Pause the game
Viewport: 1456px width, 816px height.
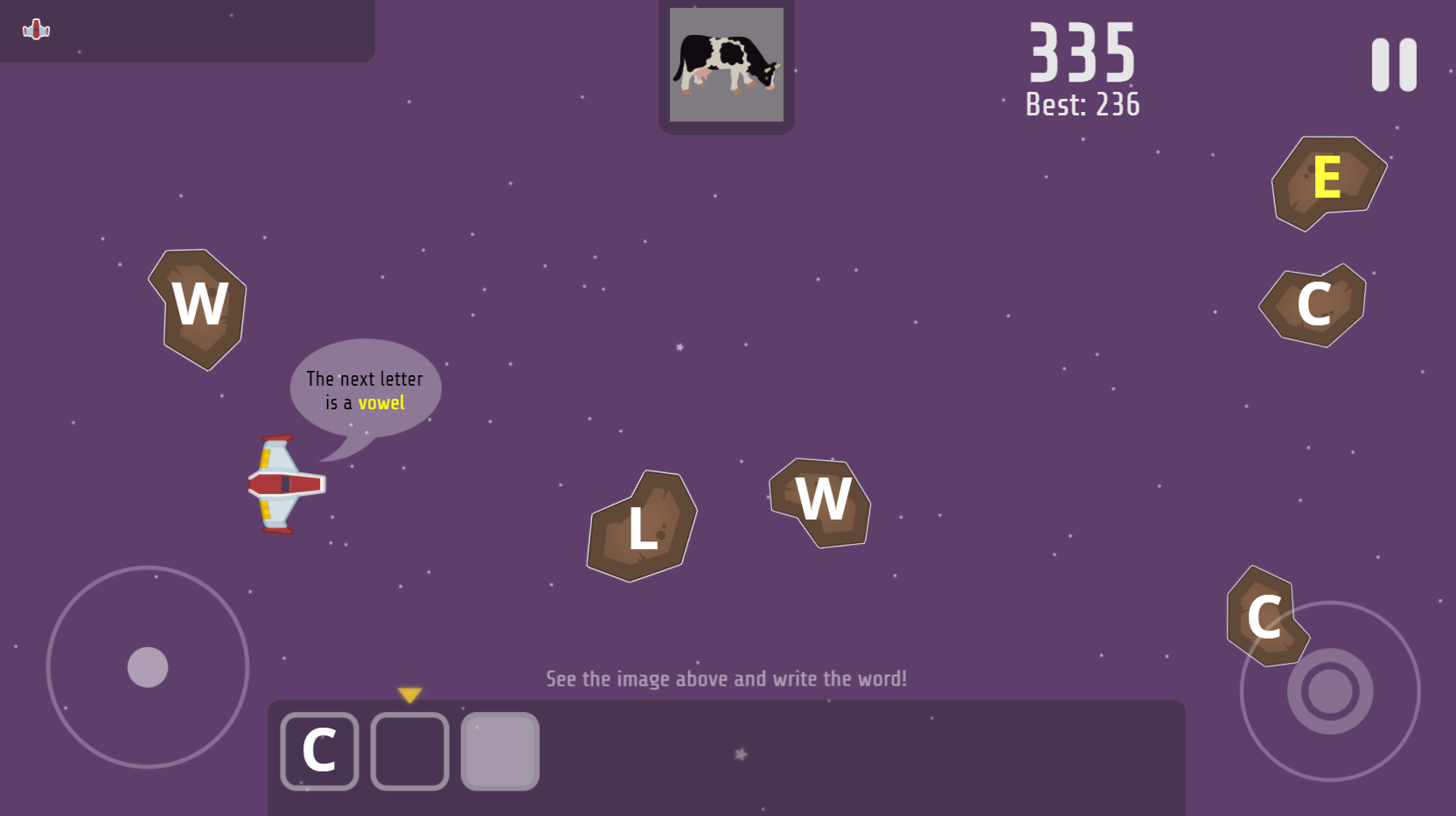tap(1394, 65)
